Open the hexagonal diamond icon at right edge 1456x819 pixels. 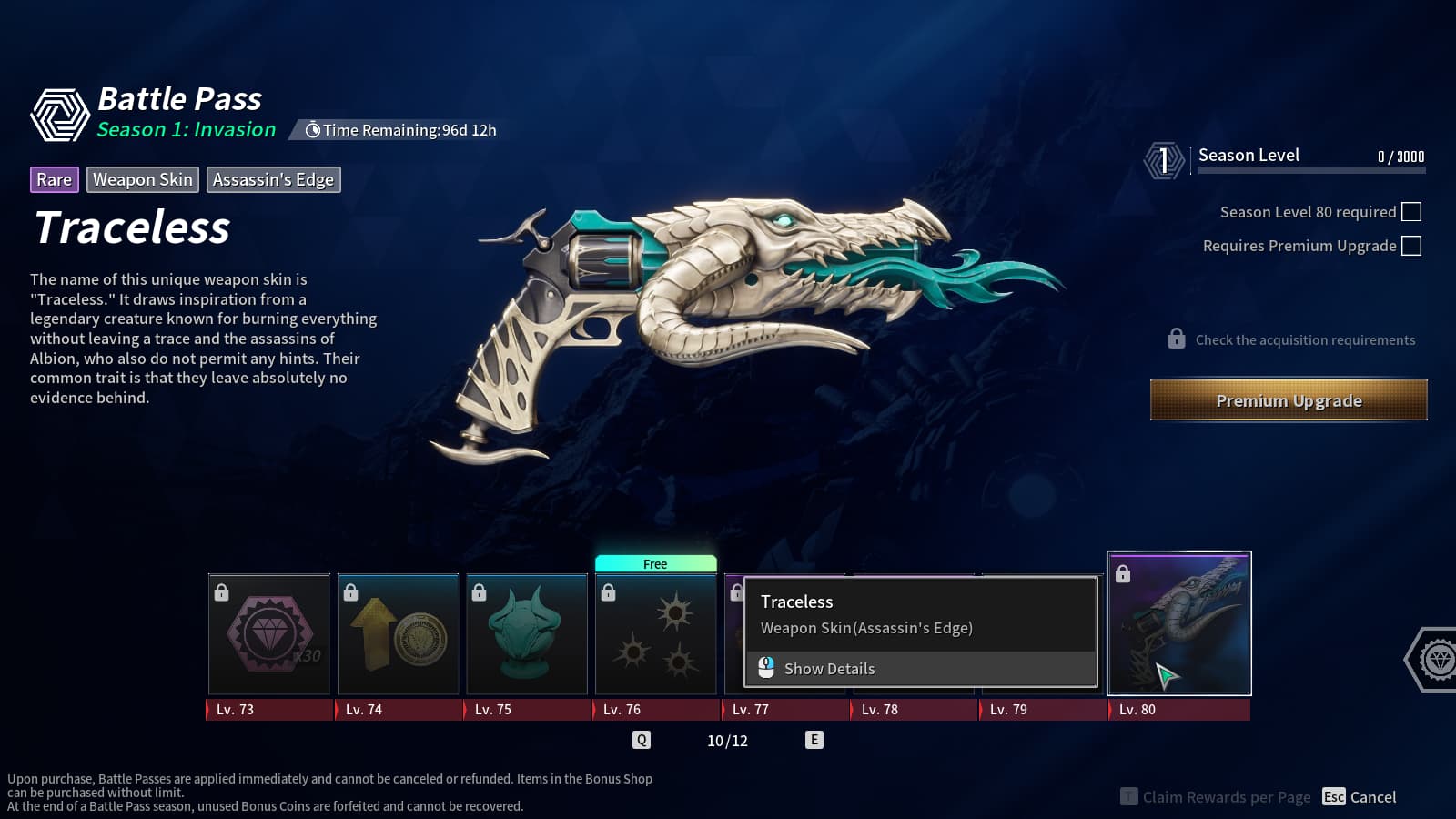[1437, 660]
